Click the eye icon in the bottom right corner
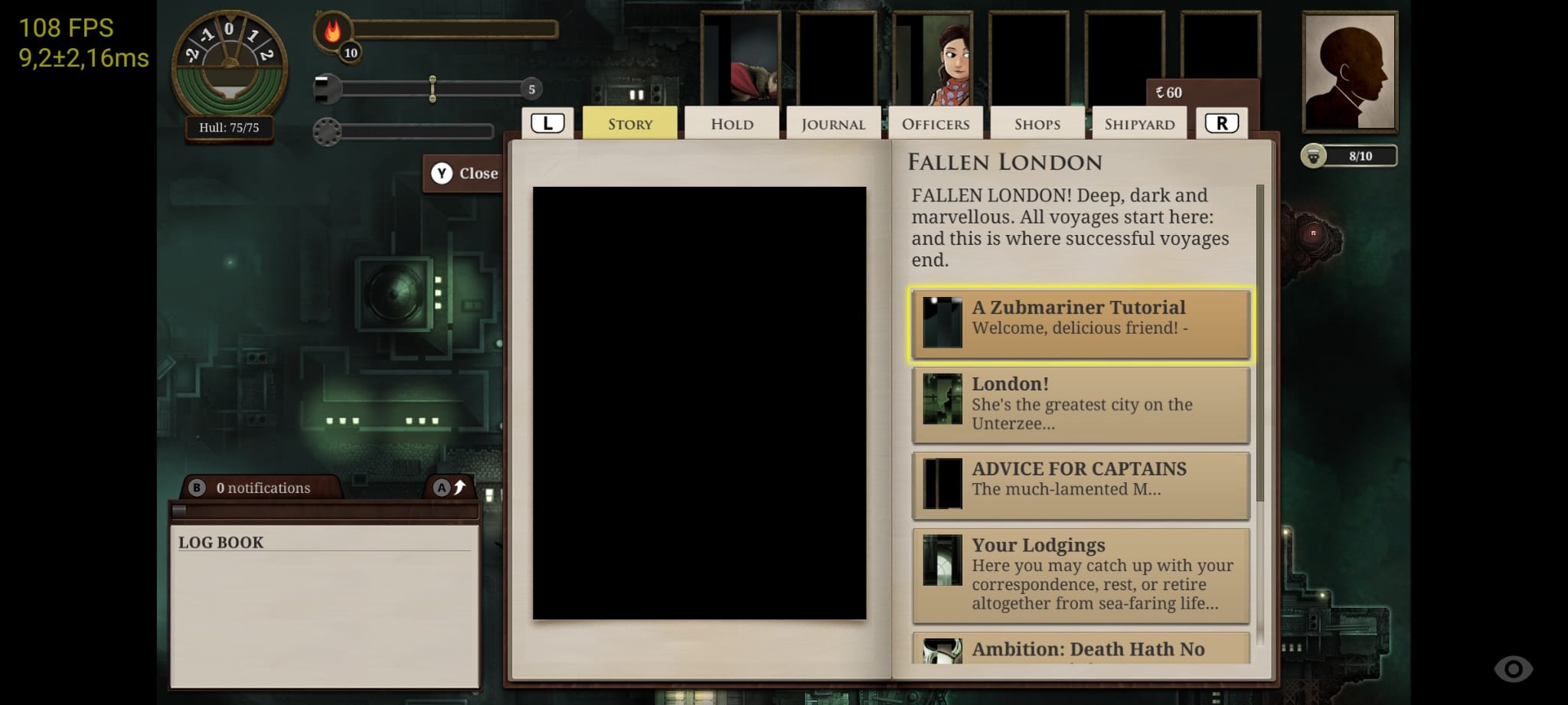The height and width of the screenshot is (705, 1568). pyautogui.click(x=1514, y=667)
